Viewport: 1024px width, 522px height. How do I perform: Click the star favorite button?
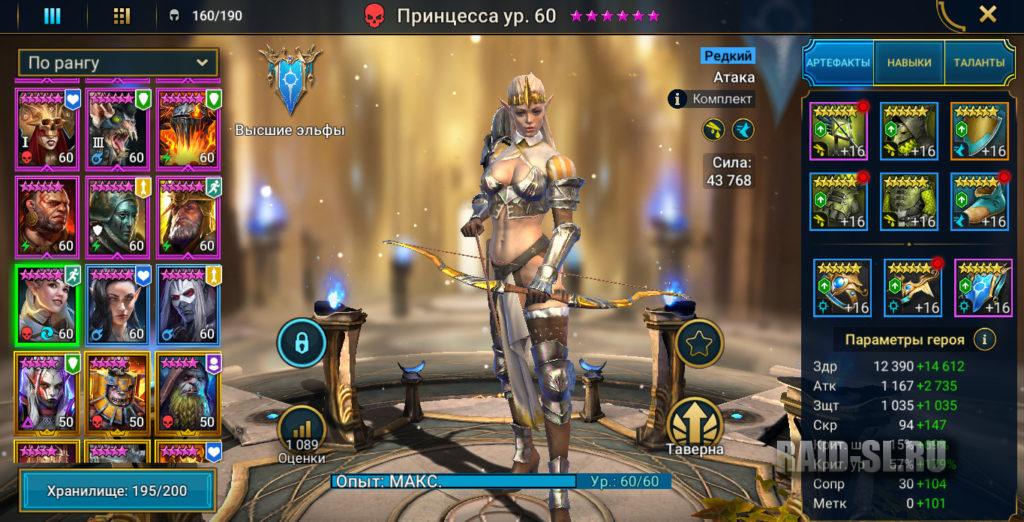[x=699, y=343]
